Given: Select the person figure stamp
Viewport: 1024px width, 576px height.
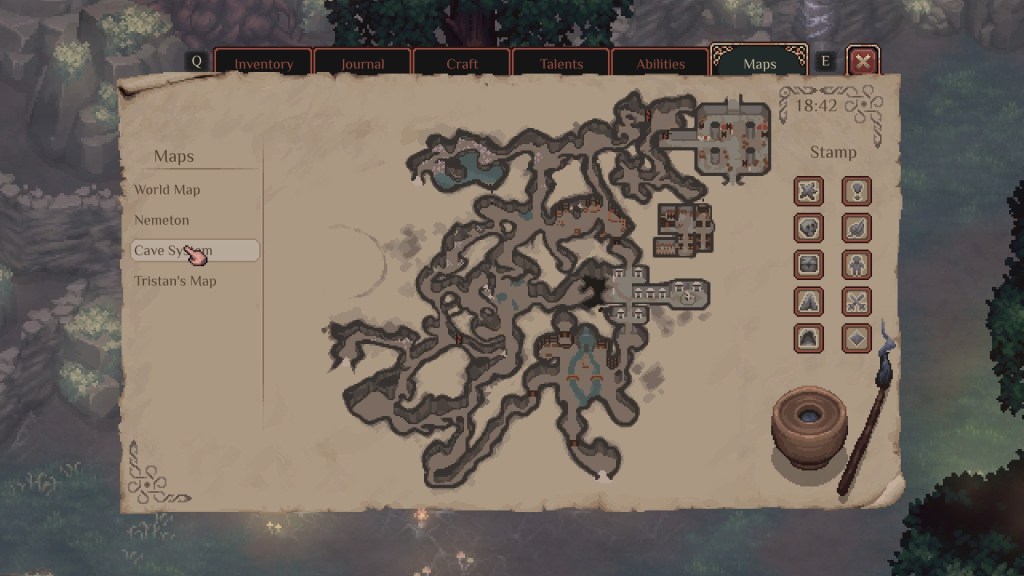Looking at the screenshot, I should pos(856,265).
